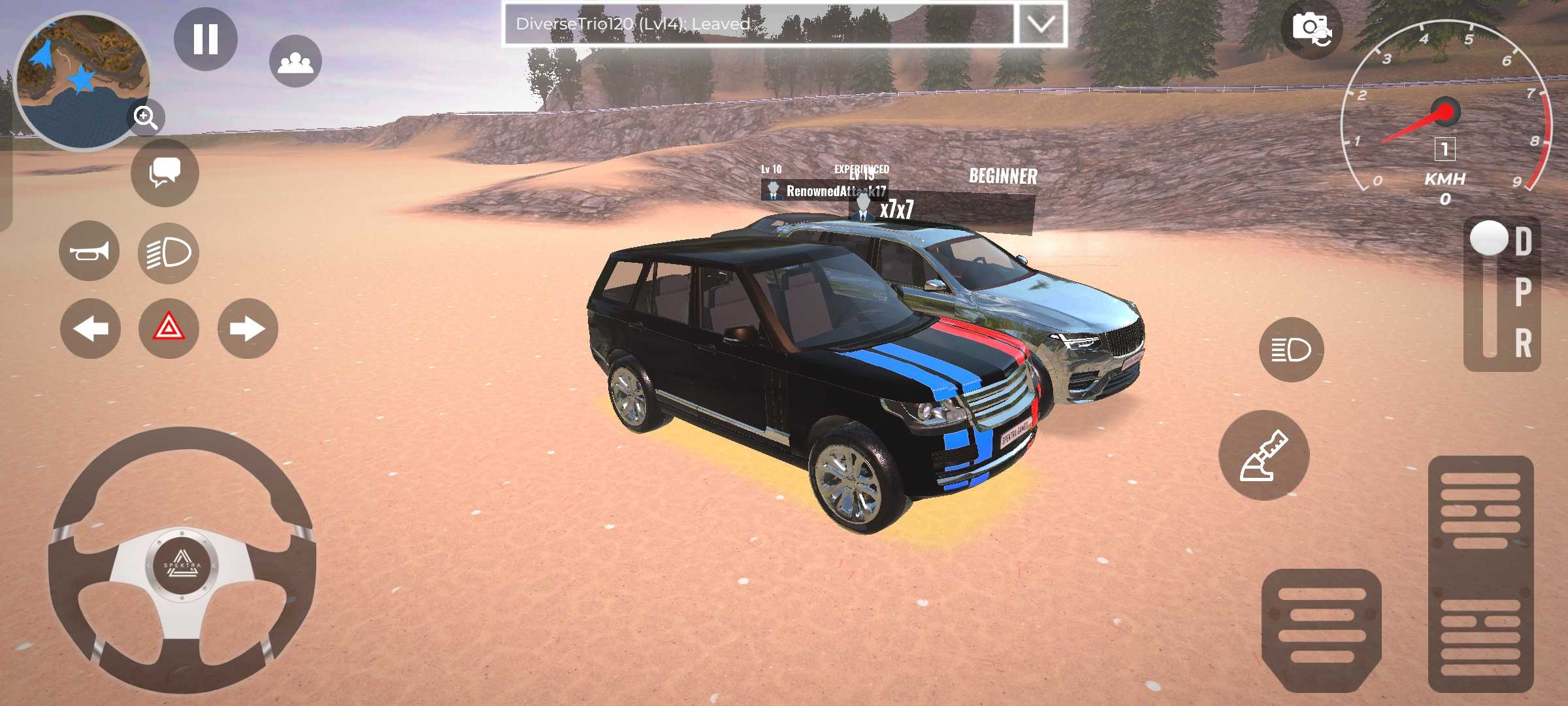Expand the chat log dropdown arrow

[1040, 24]
